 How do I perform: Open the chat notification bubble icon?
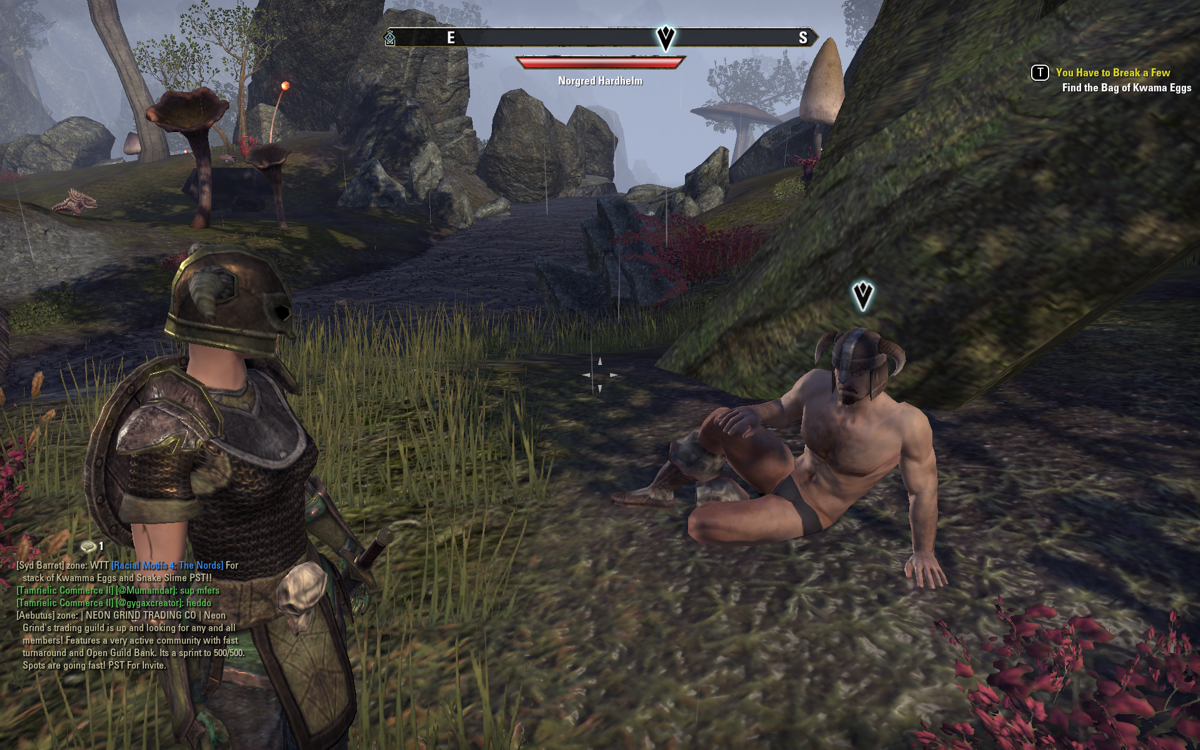89,546
